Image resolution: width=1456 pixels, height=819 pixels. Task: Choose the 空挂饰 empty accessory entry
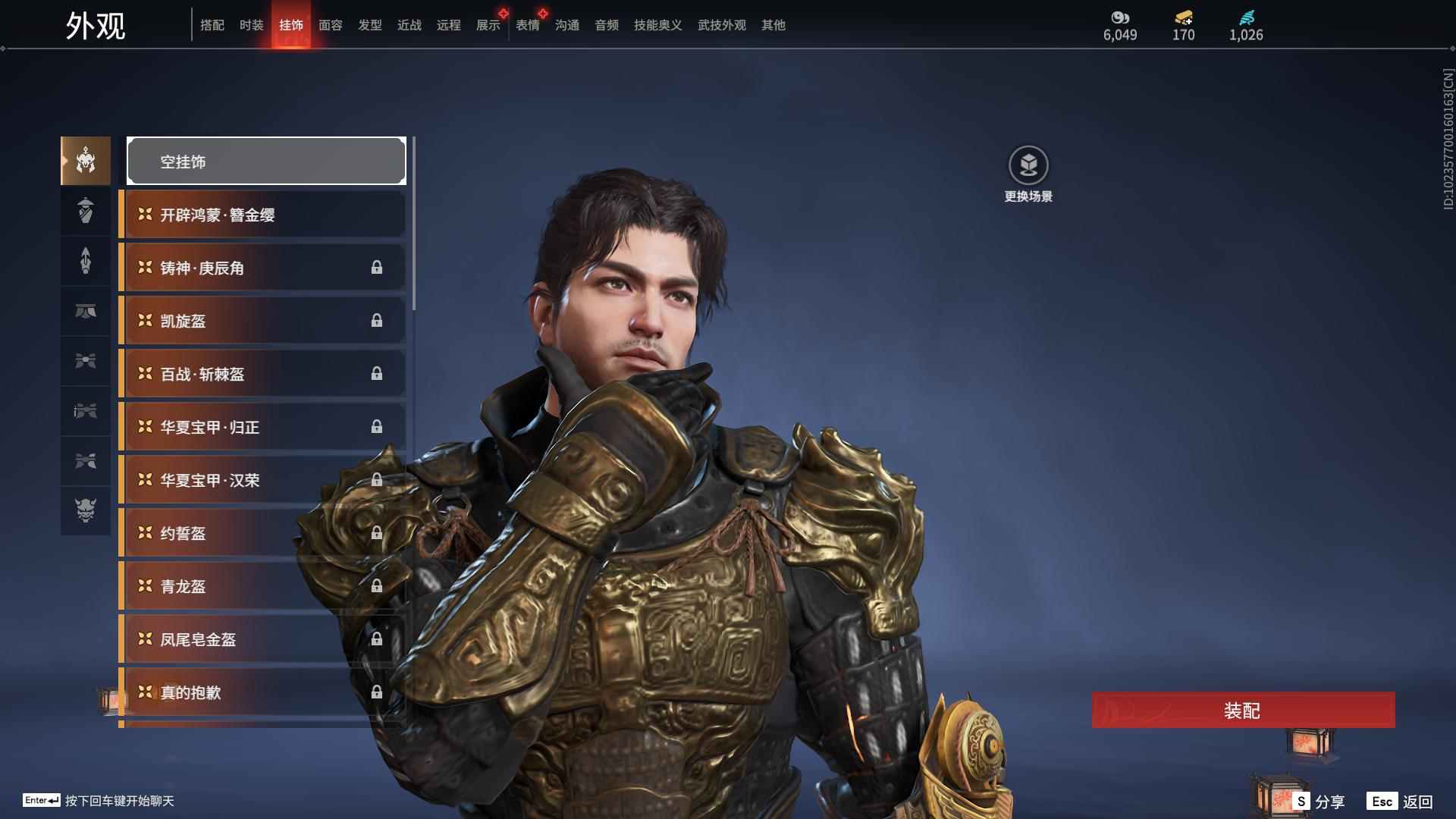266,161
